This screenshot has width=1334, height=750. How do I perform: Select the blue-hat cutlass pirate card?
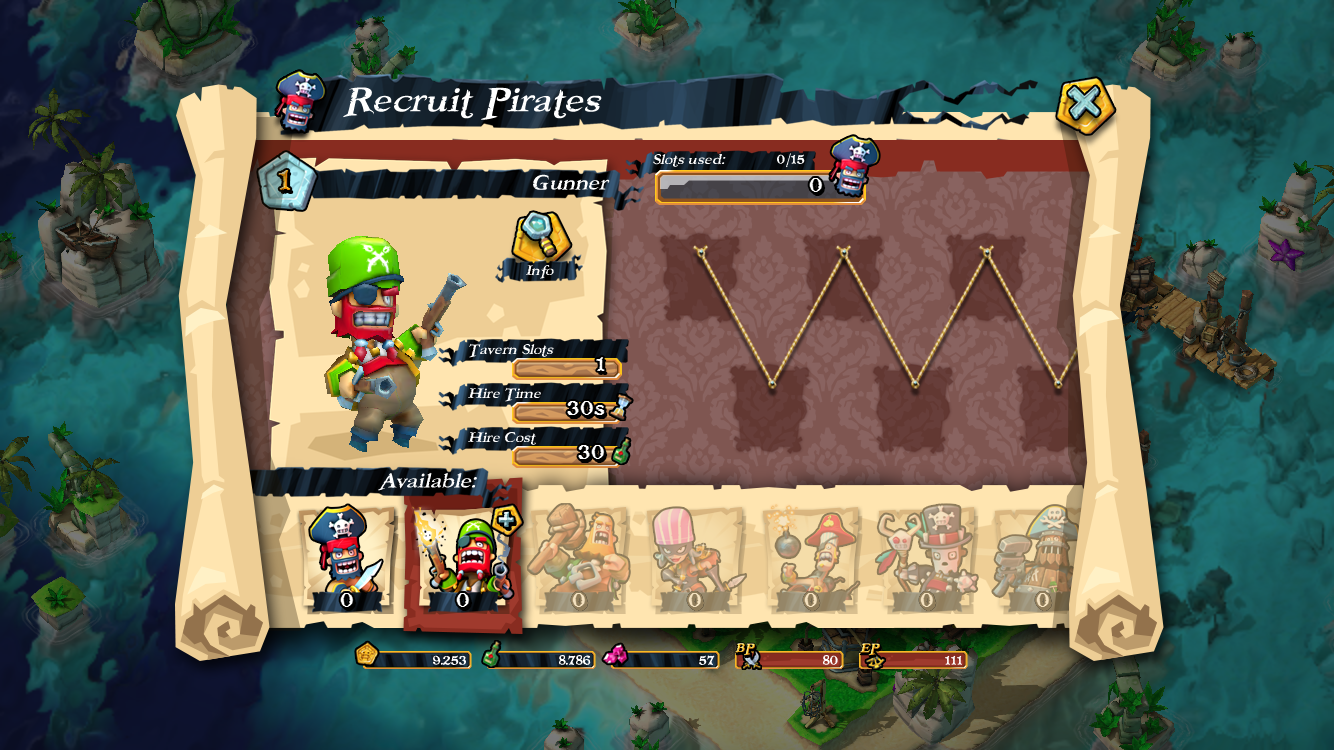(x=346, y=557)
